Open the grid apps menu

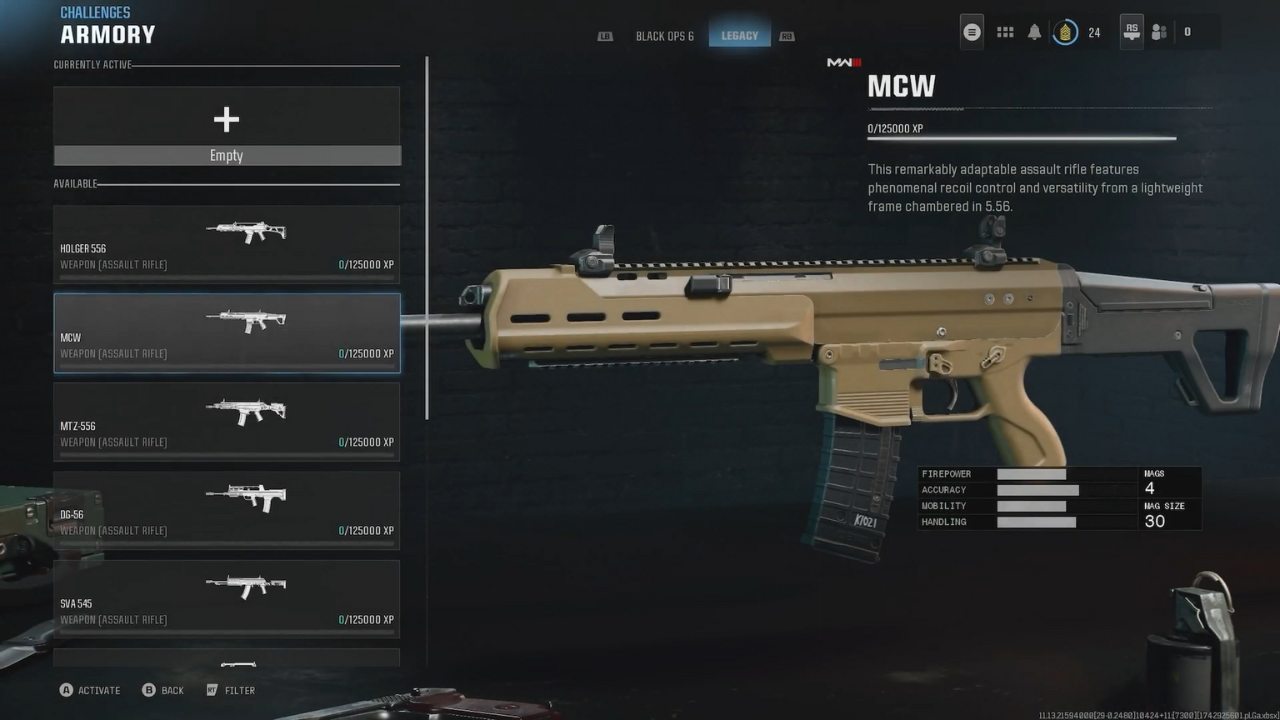pos(1005,32)
